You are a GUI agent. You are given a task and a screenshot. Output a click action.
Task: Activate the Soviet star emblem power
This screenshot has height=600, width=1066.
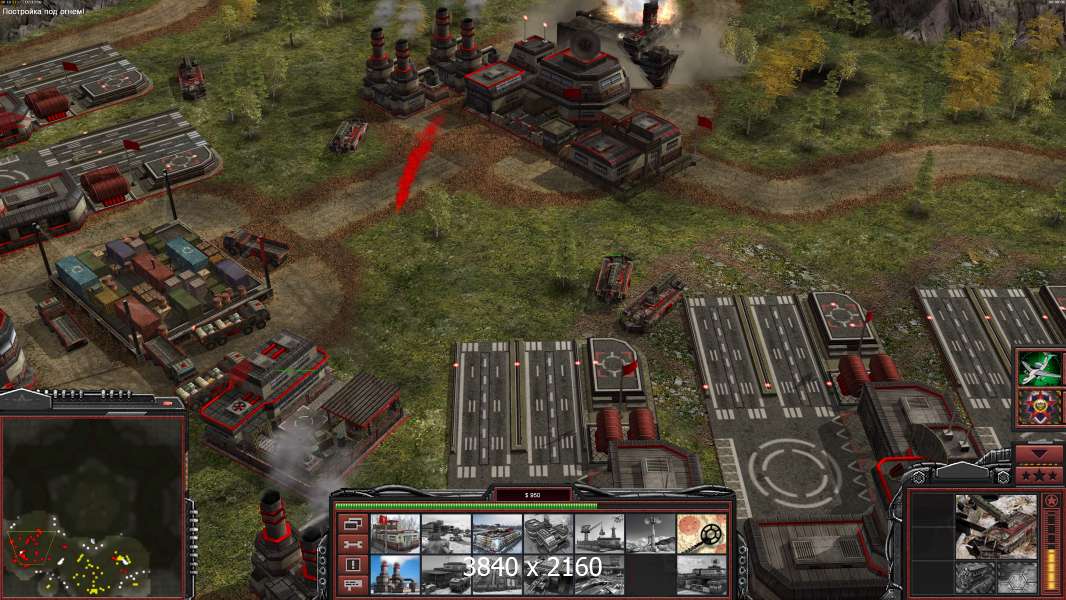click(1040, 407)
